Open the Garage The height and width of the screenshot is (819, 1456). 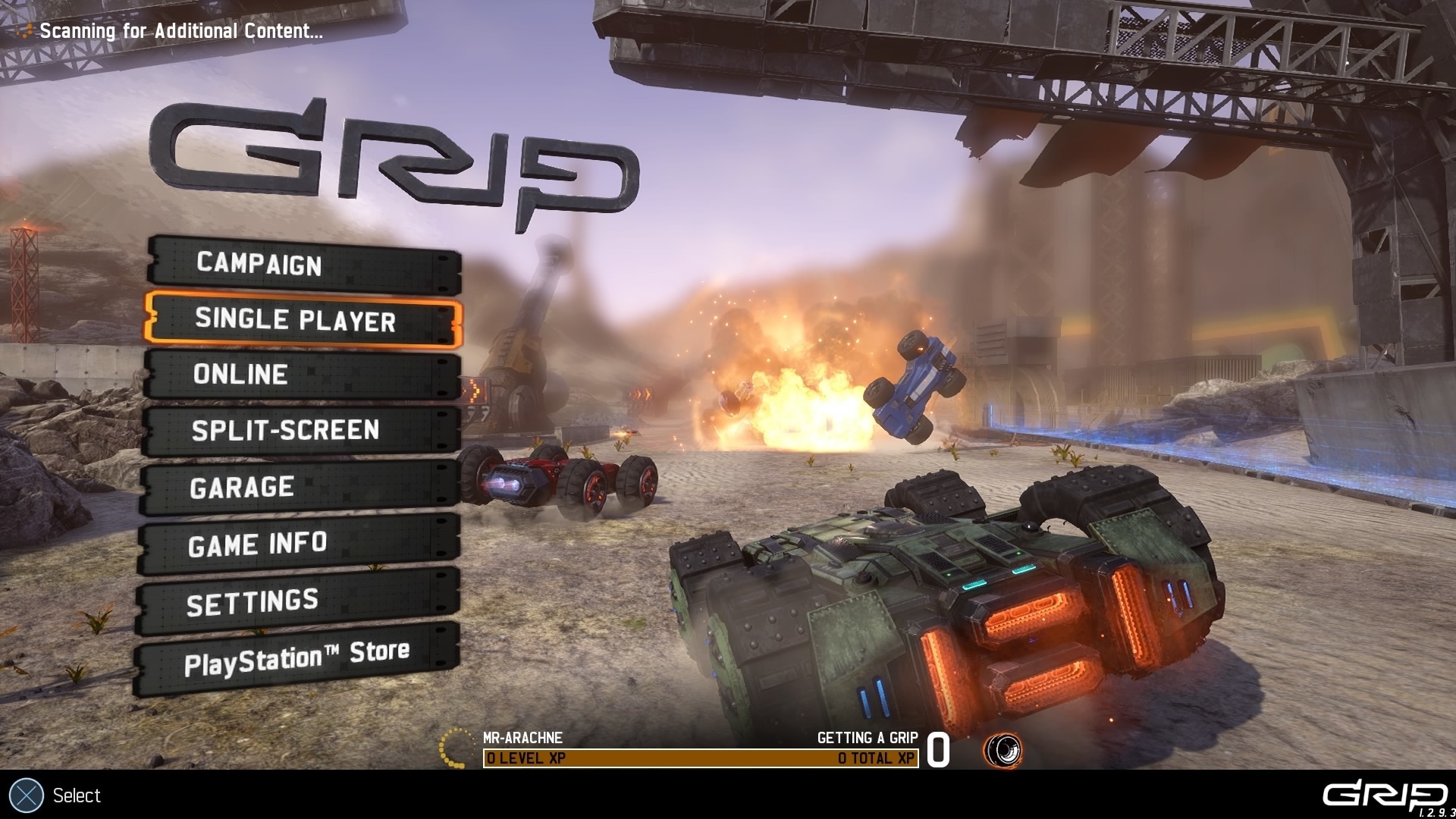(299, 488)
